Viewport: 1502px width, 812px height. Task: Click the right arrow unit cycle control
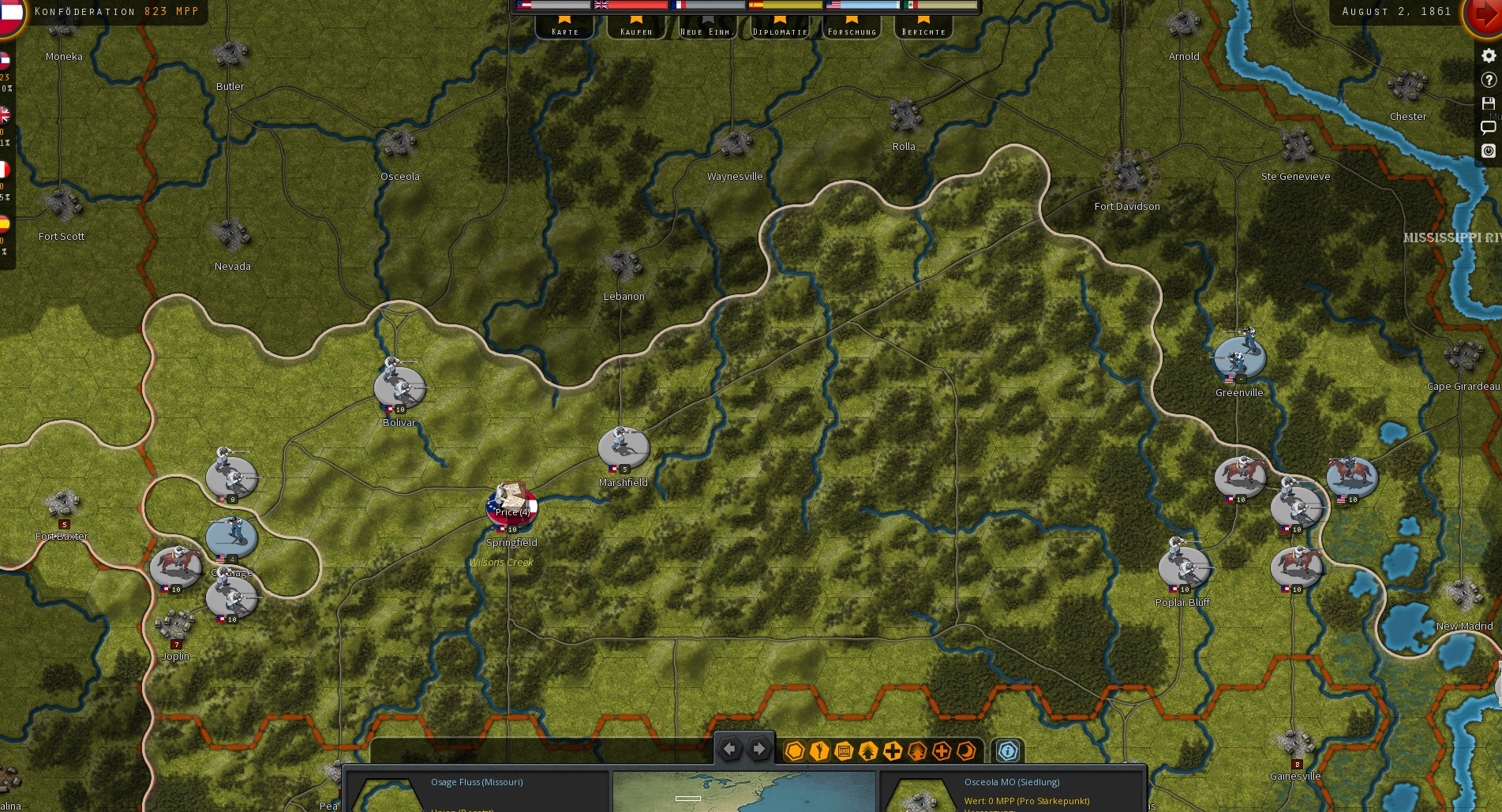(758, 747)
